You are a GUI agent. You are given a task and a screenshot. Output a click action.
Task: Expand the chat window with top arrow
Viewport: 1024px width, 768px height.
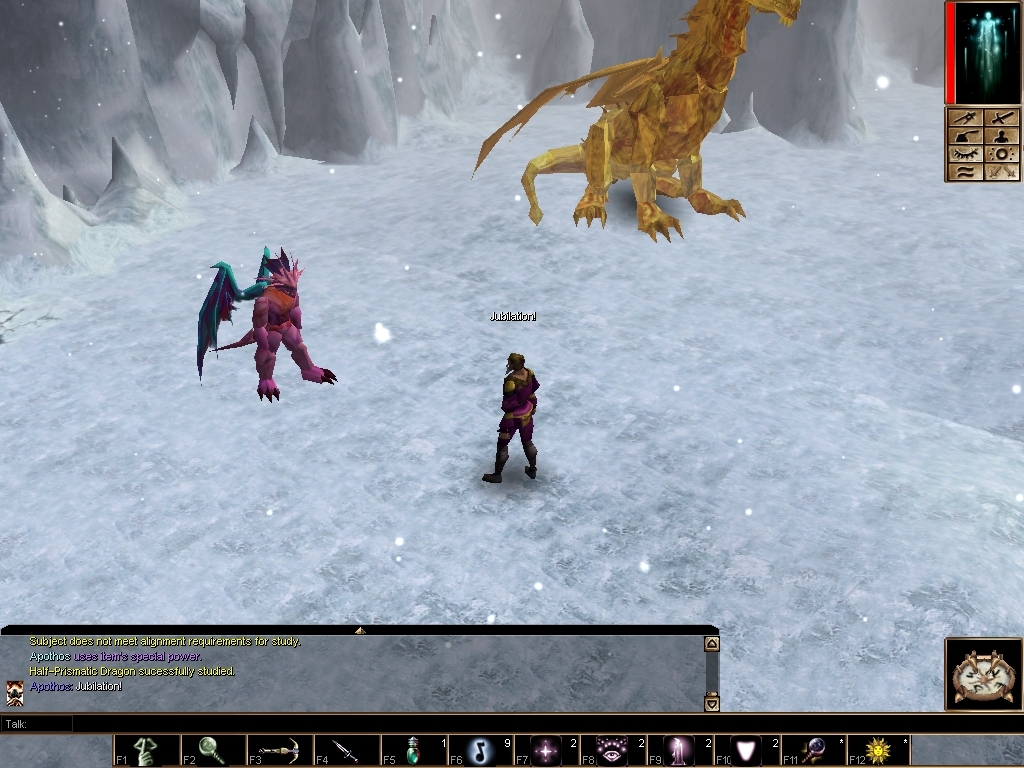pos(360,630)
